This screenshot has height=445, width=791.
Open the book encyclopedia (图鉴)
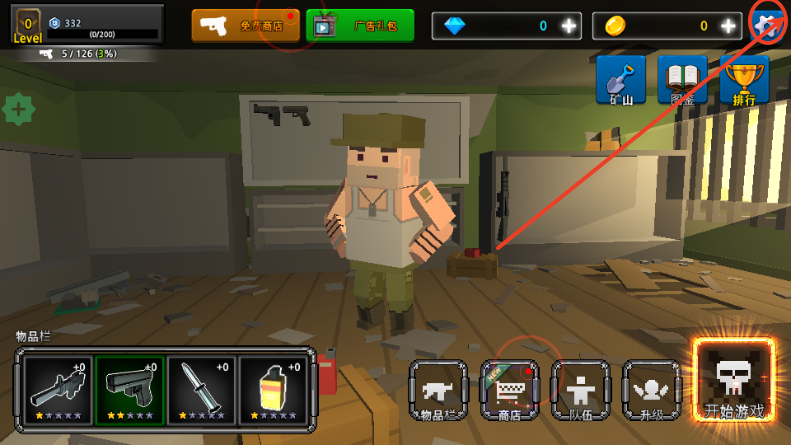tap(682, 80)
